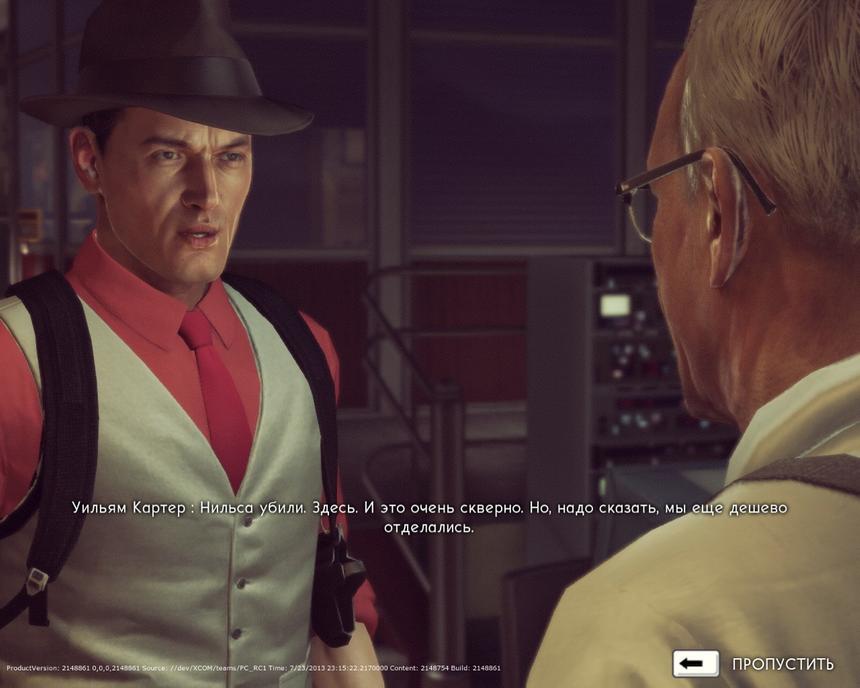860x688 pixels.
Task: Skip the cutscene via the ПРОПУСТИТЬ label
Action: [782, 664]
